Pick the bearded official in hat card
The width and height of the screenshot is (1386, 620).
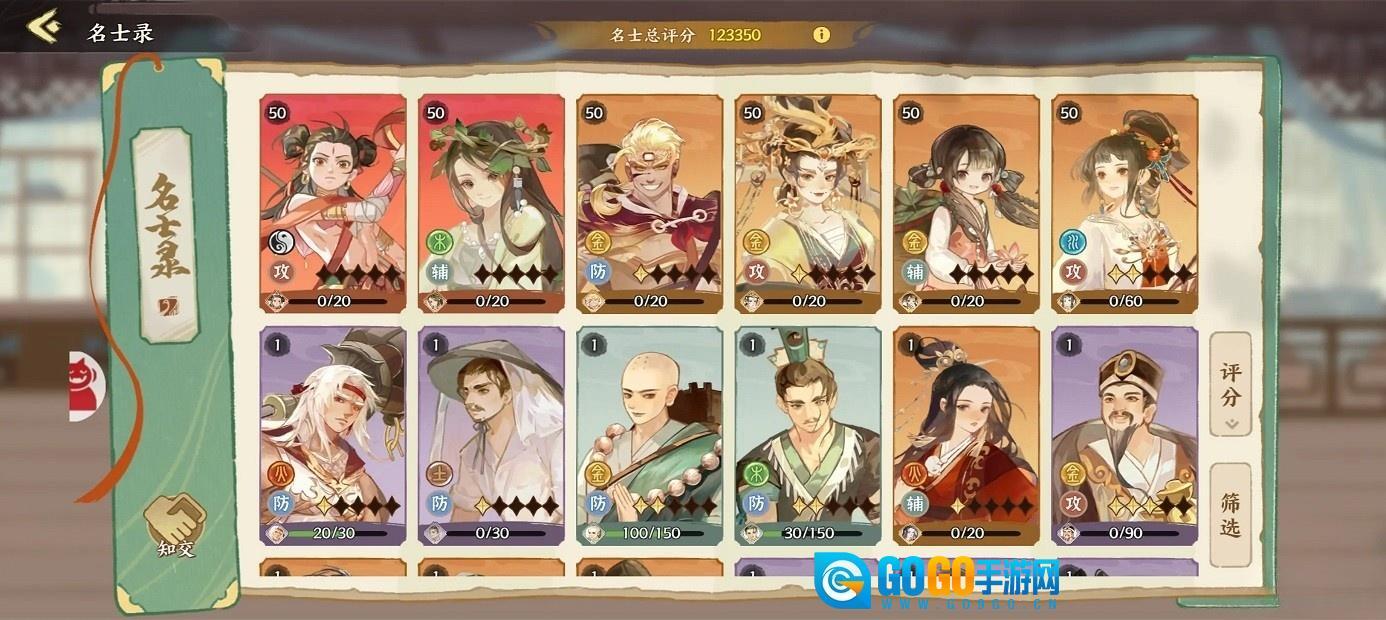(1124, 436)
